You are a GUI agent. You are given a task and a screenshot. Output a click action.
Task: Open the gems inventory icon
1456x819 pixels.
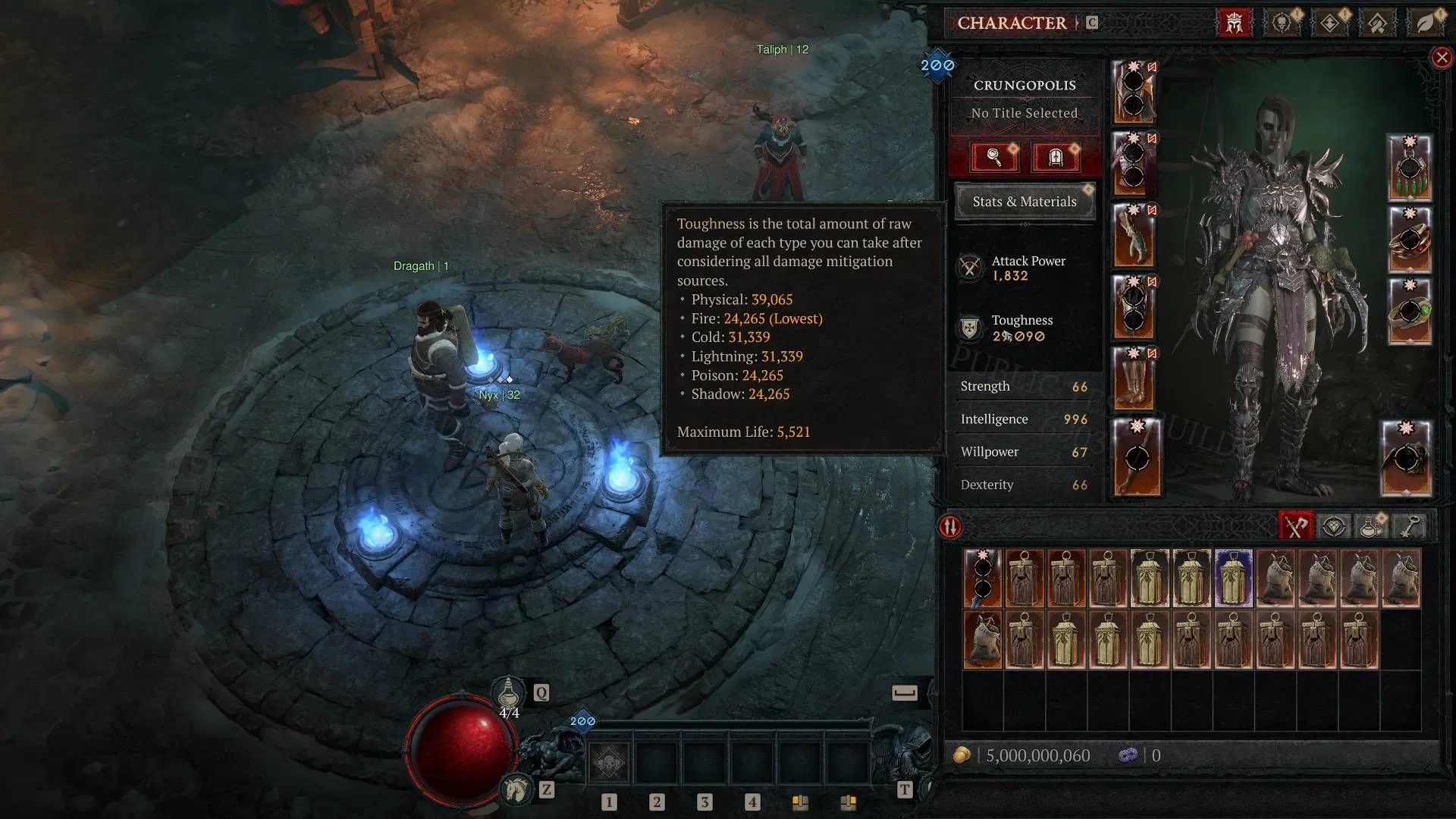coord(1333,526)
